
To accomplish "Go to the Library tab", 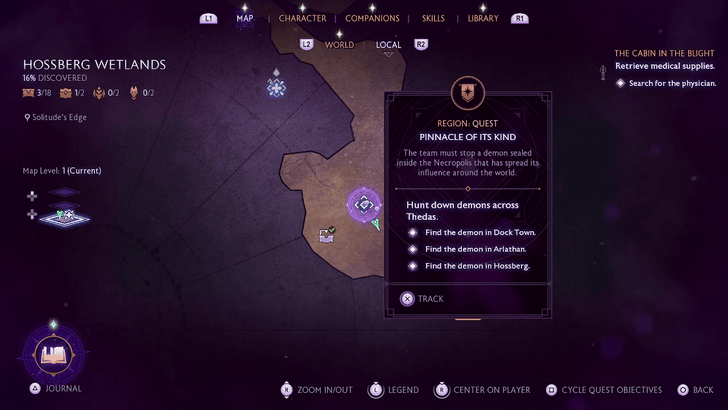I will point(483,18).
